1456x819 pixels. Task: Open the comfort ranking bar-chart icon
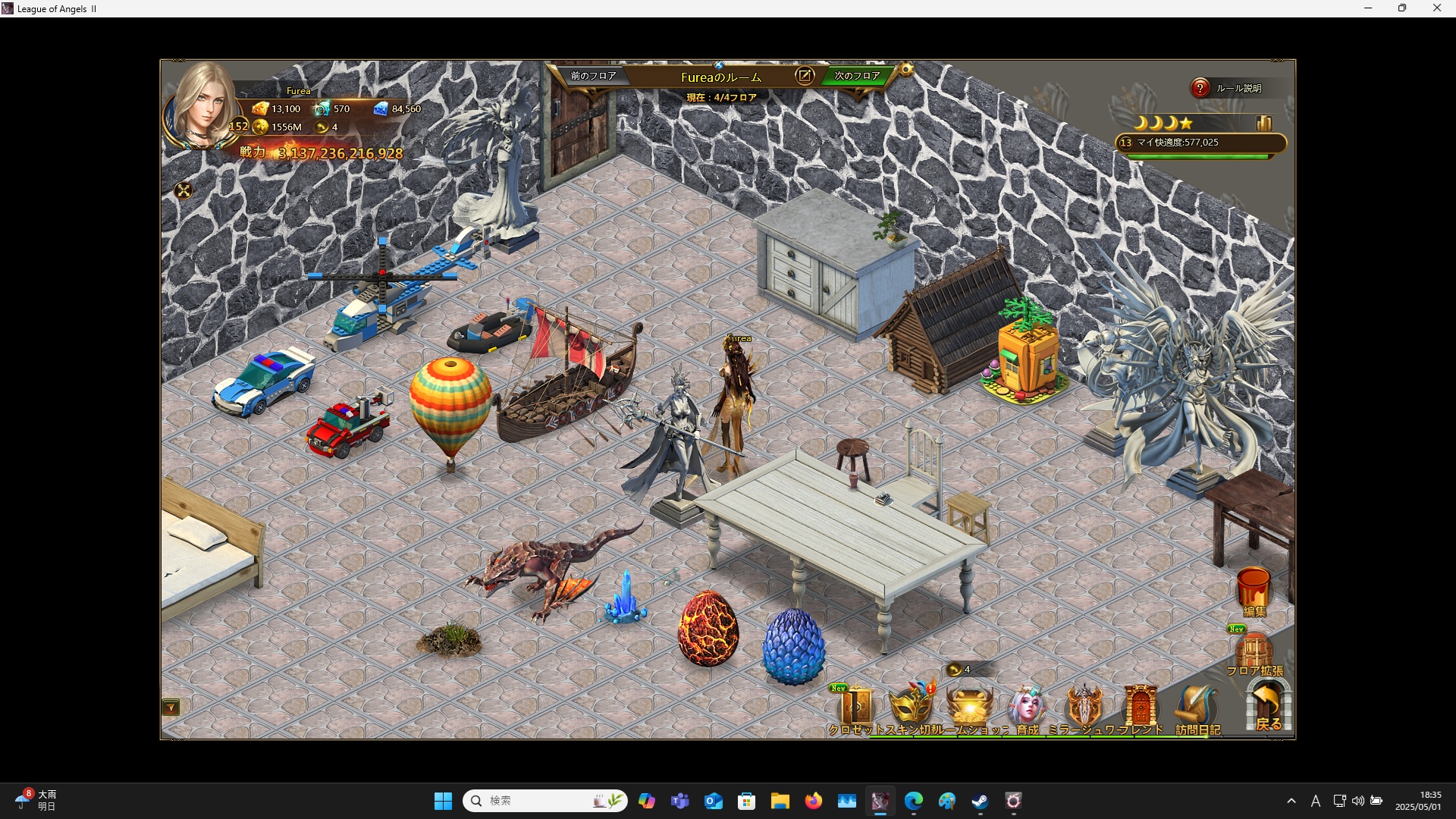point(1263,123)
